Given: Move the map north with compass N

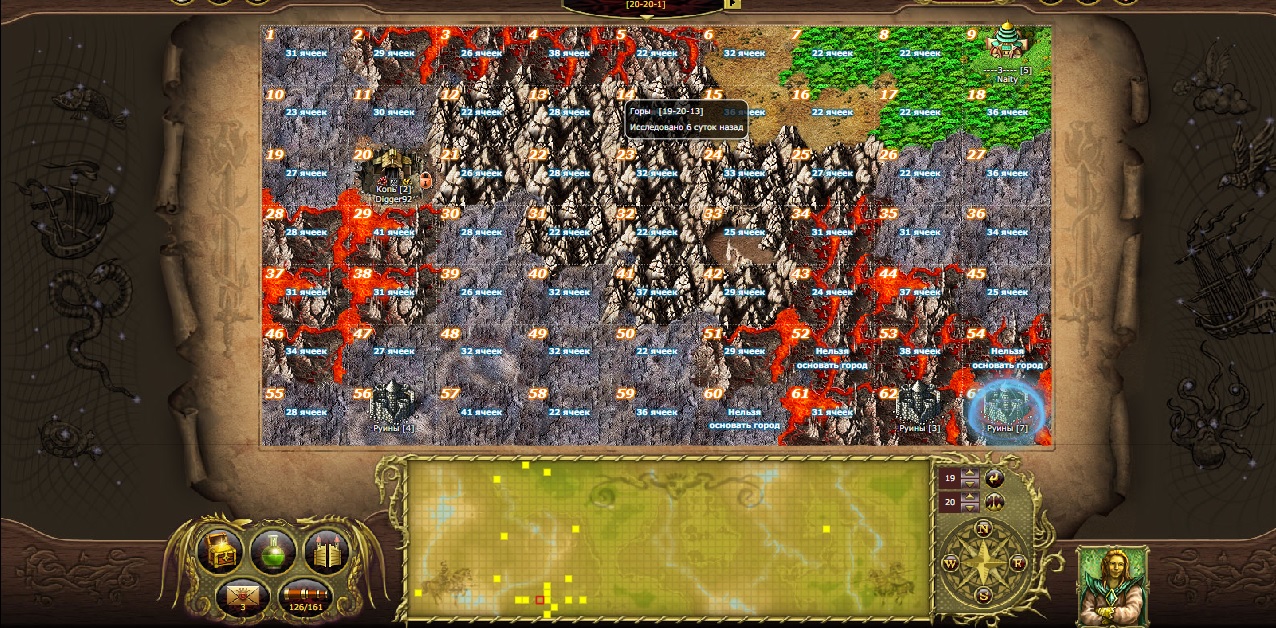Looking at the screenshot, I should tap(983, 528).
